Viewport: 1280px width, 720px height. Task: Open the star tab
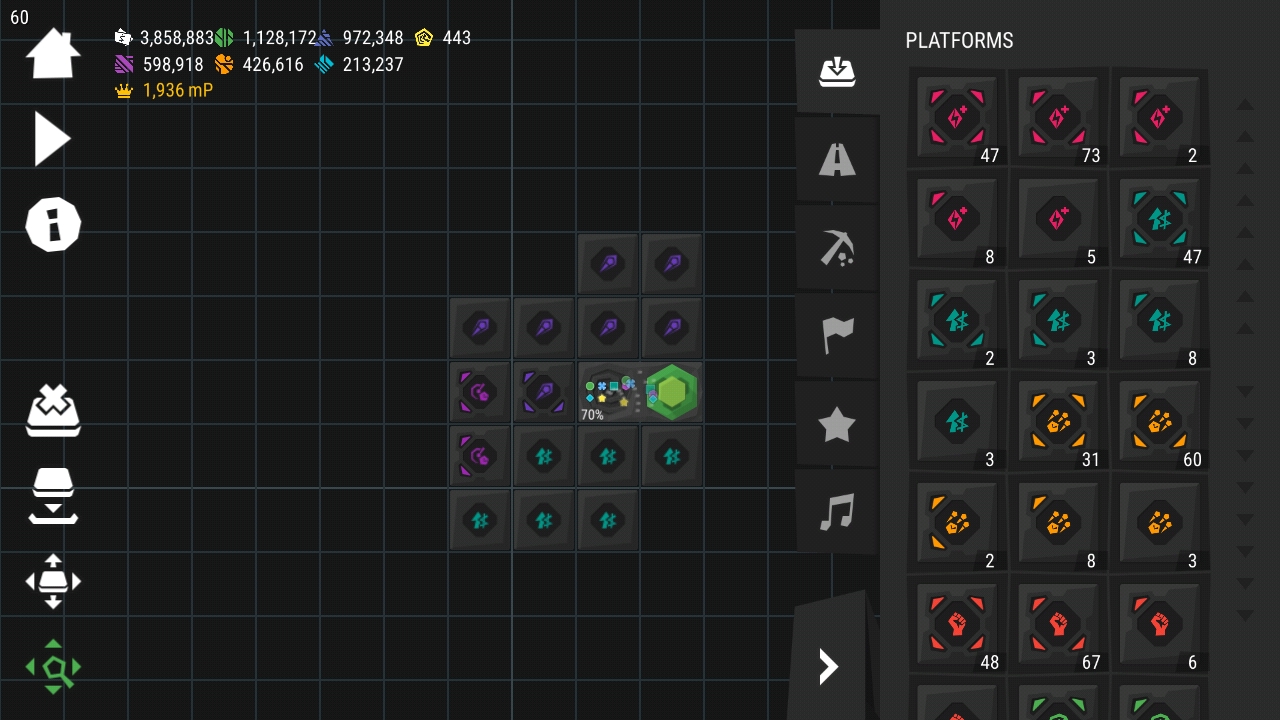[x=837, y=425]
